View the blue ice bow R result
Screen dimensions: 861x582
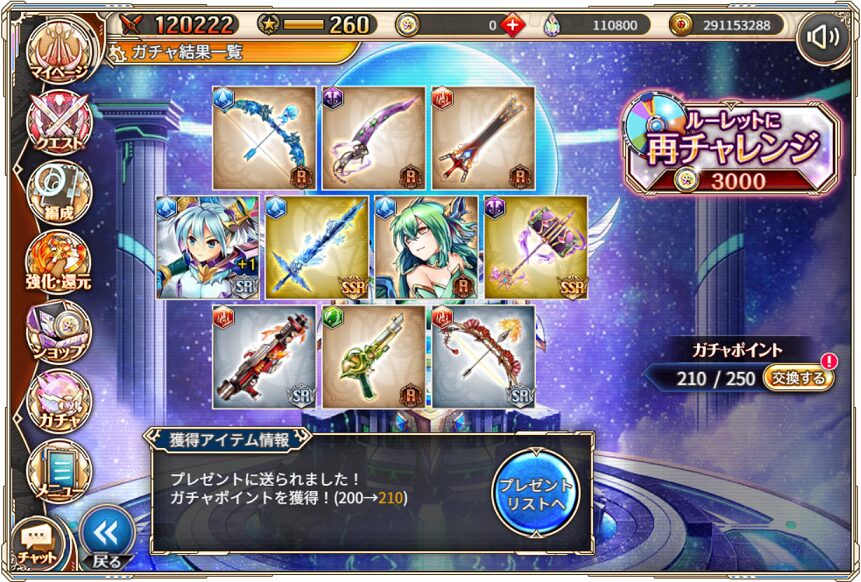tap(264, 137)
